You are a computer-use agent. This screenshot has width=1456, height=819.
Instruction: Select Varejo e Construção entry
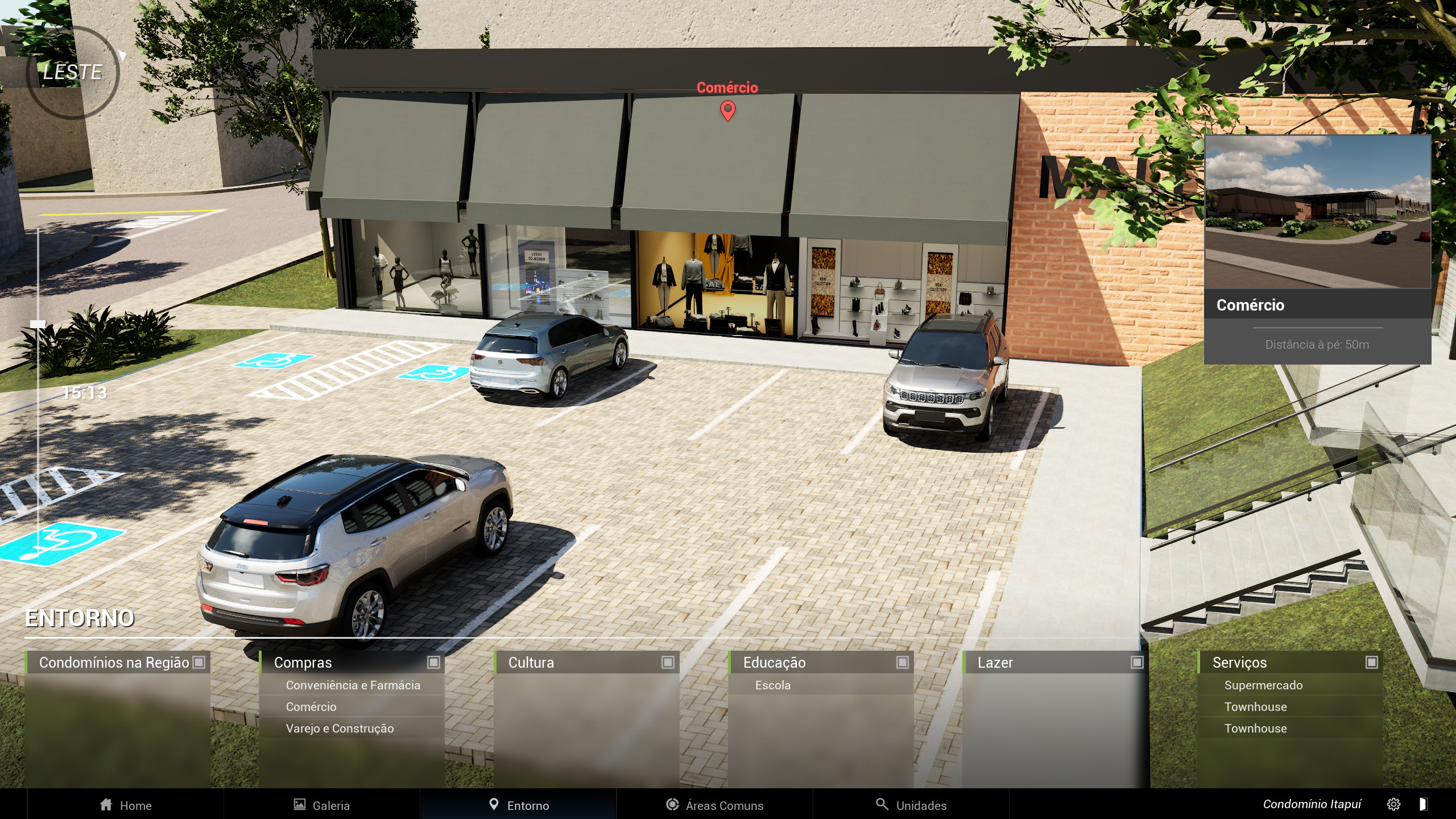[x=340, y=729]
